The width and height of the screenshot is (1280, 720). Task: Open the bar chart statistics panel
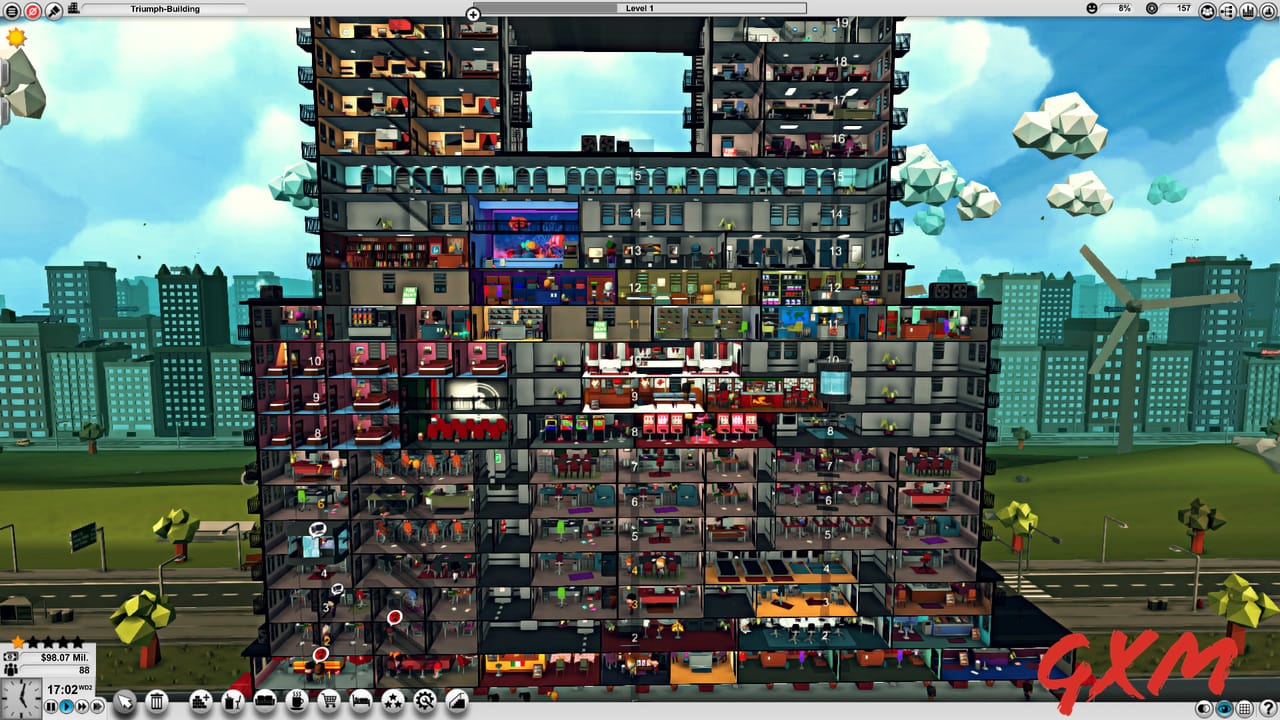1249,9
